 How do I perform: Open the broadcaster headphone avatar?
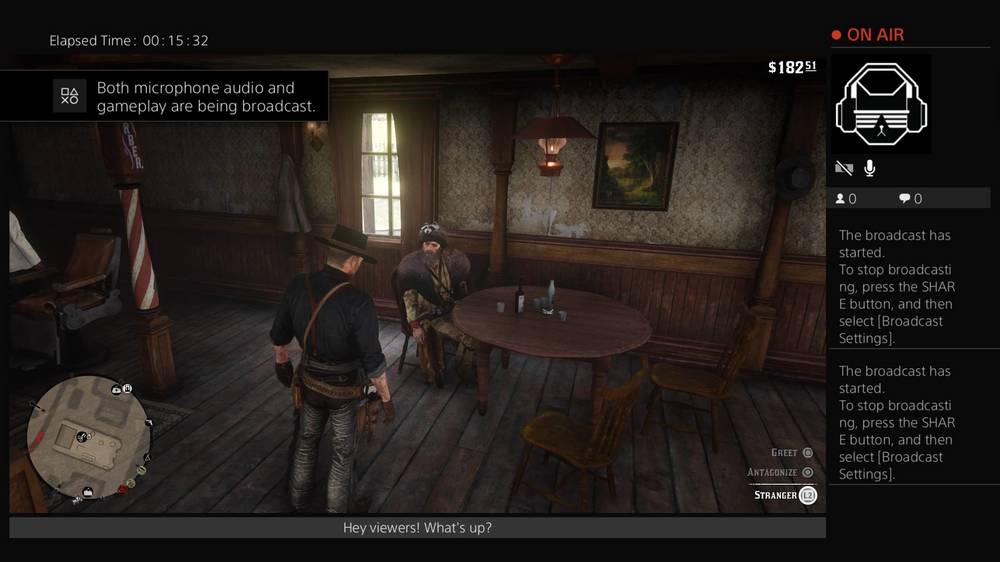click(881, 104)
